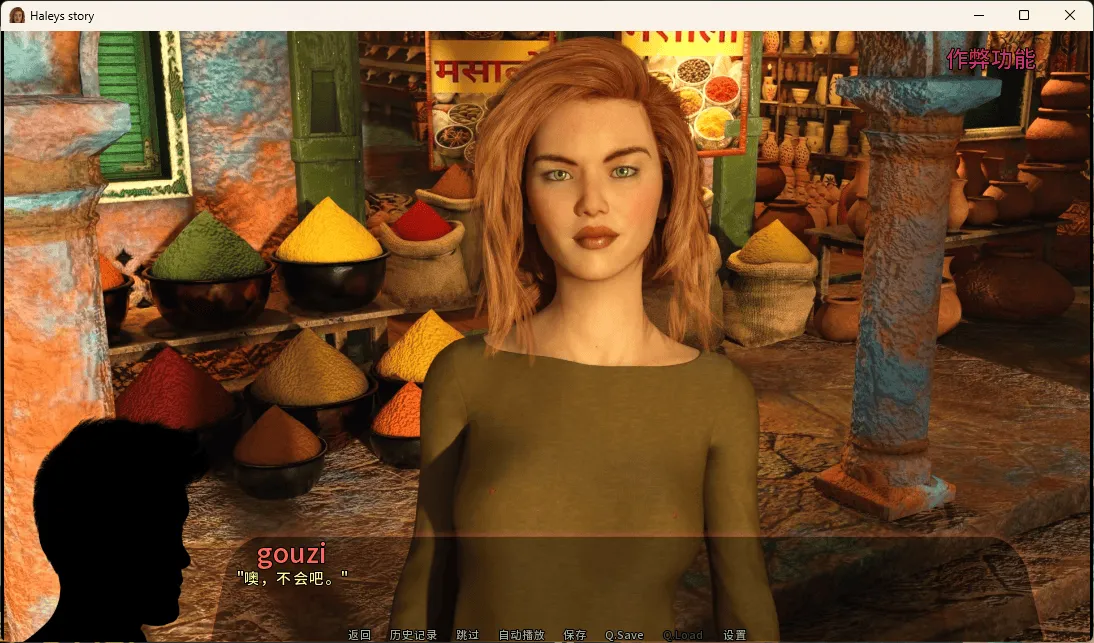
Task: Open the 保存 save menu
Action: coord(575,635)
